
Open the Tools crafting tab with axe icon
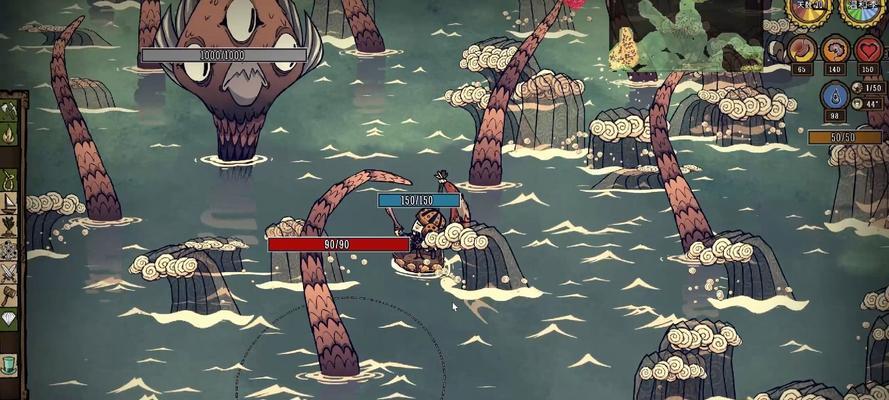[x=8, y=109]
